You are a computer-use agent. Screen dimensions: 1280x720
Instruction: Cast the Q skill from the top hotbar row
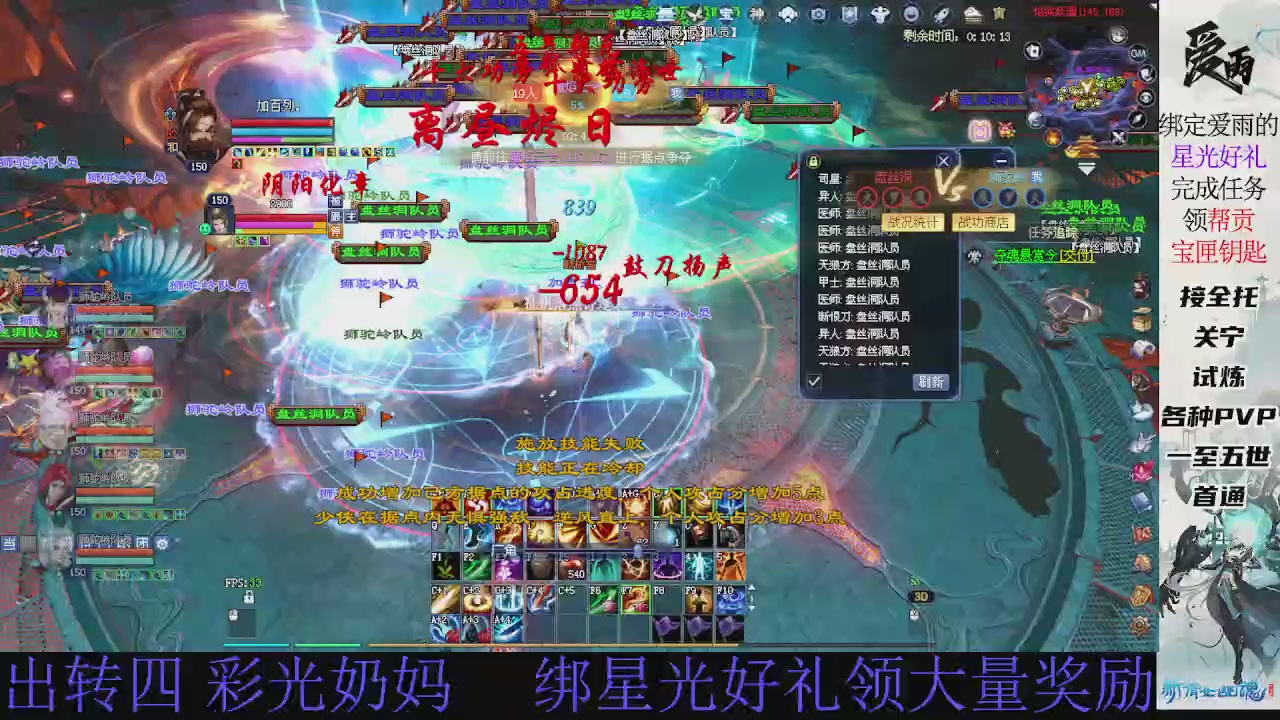[x=445, y=538]
